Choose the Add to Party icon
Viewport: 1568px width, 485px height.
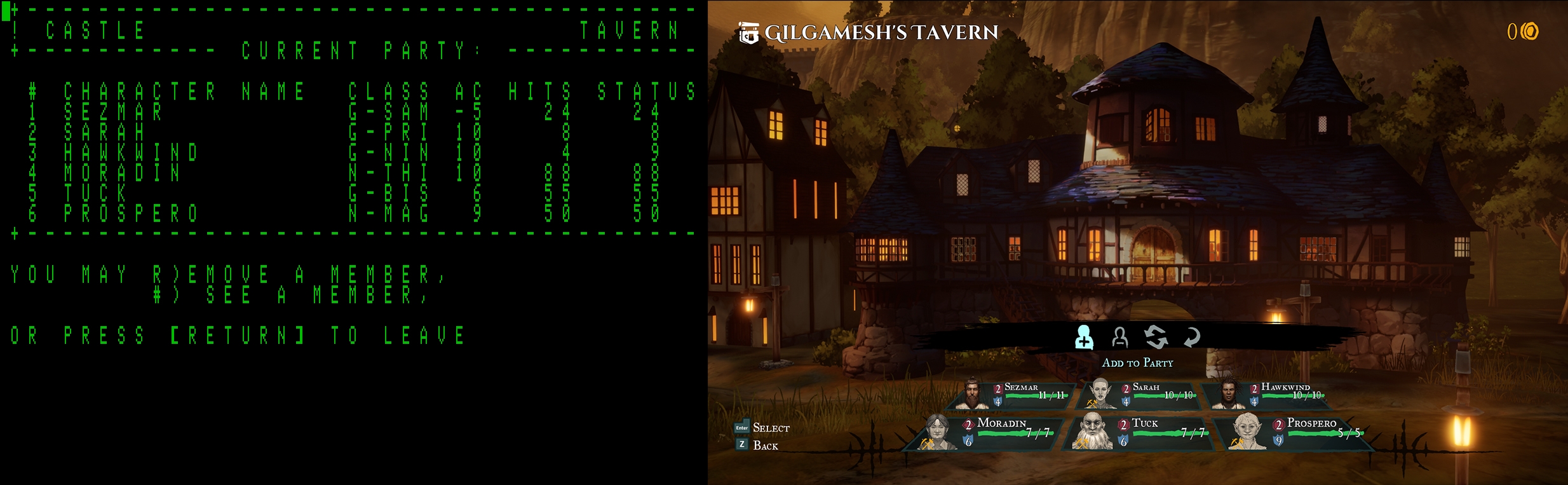pos(1084,338)
